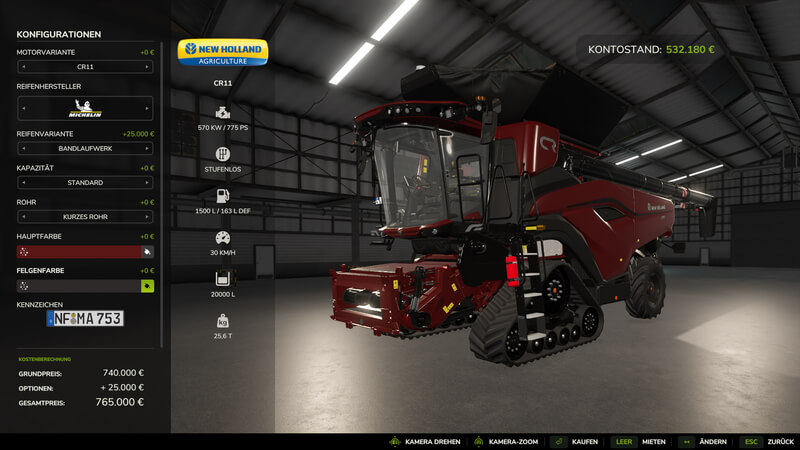Choose next Reifenvariante after Bandlaufwerk

coord(148,149)
